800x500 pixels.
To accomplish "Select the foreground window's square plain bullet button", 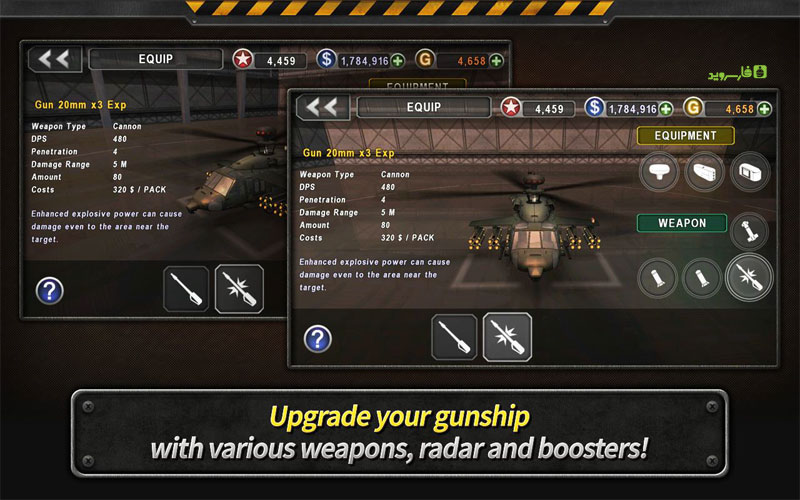I will pyautogui.click(x=454, y=337).
